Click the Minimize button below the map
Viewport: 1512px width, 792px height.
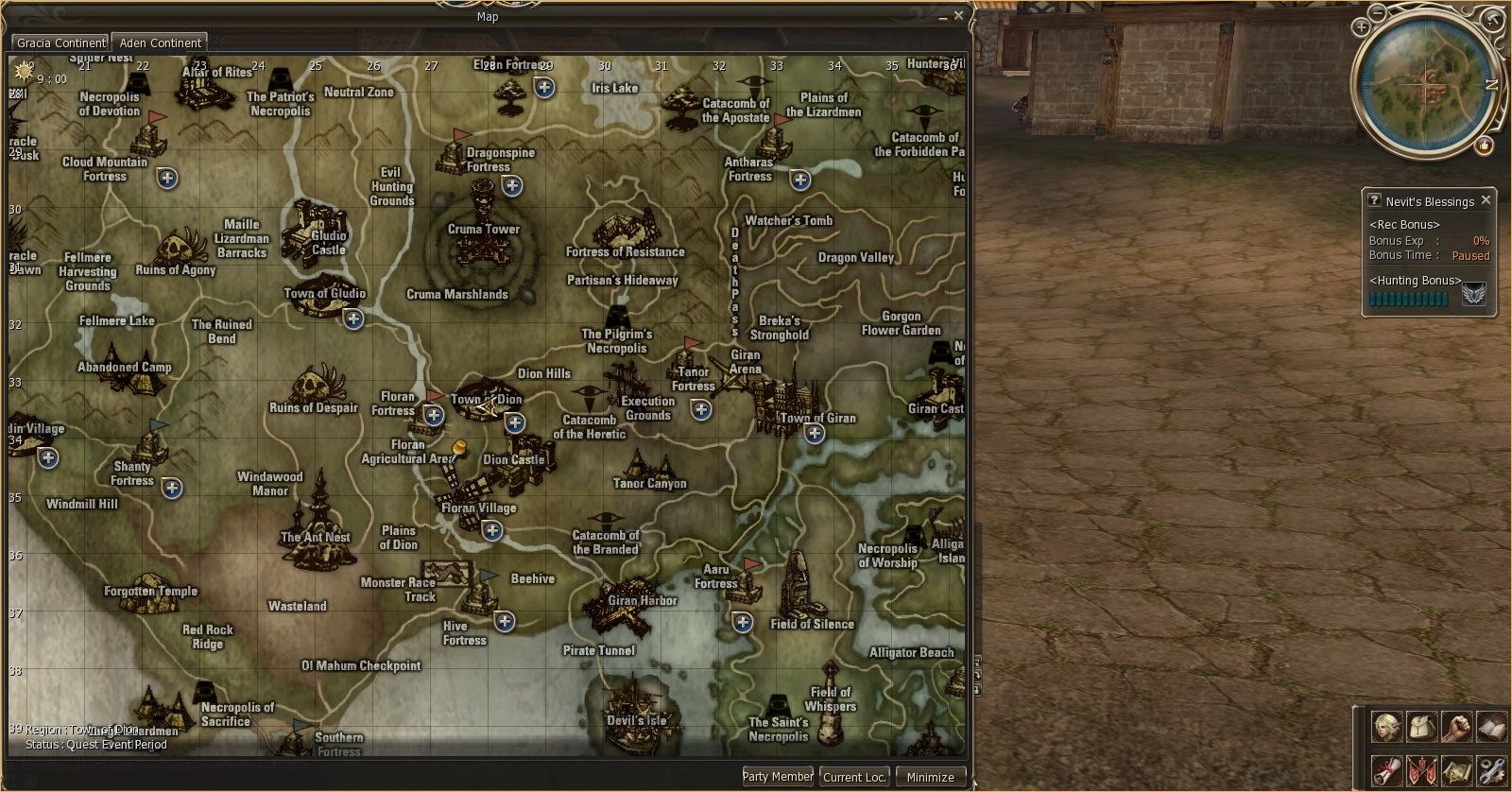click(x=930, y=777)
